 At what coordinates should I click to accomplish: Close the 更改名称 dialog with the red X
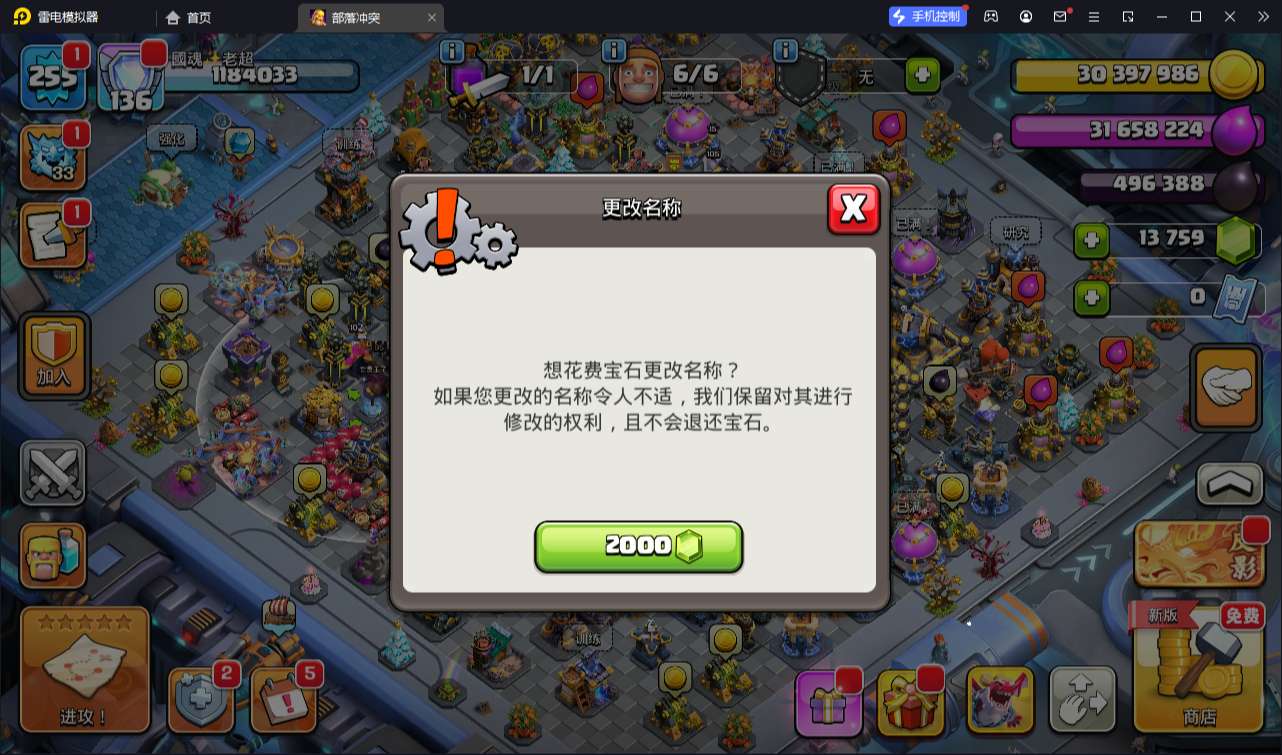point(854,209)
